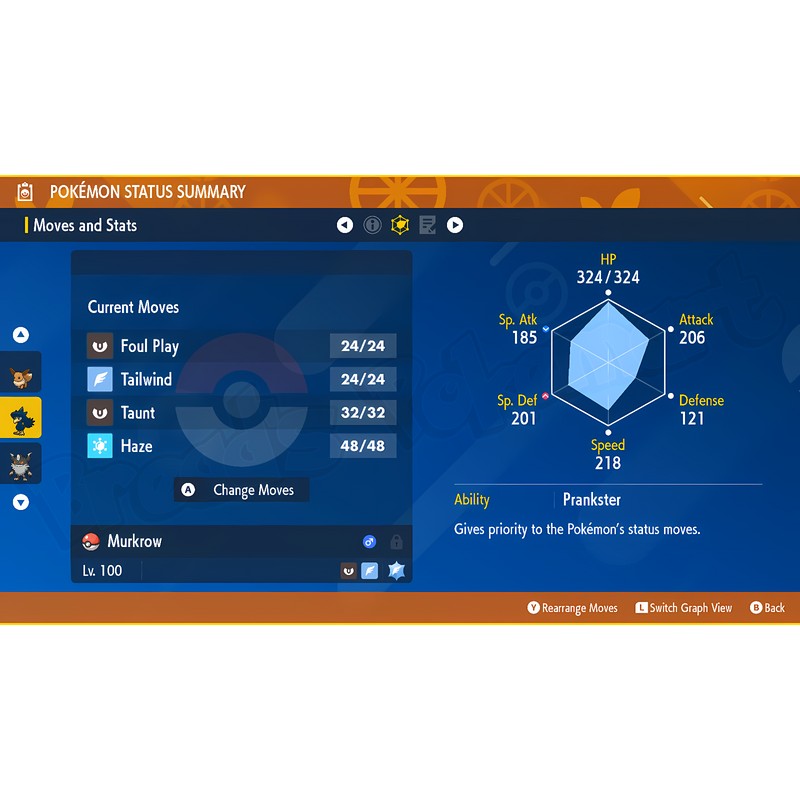Switch to the memo notes tab icon
800x800 pixels.
[428, 225]
